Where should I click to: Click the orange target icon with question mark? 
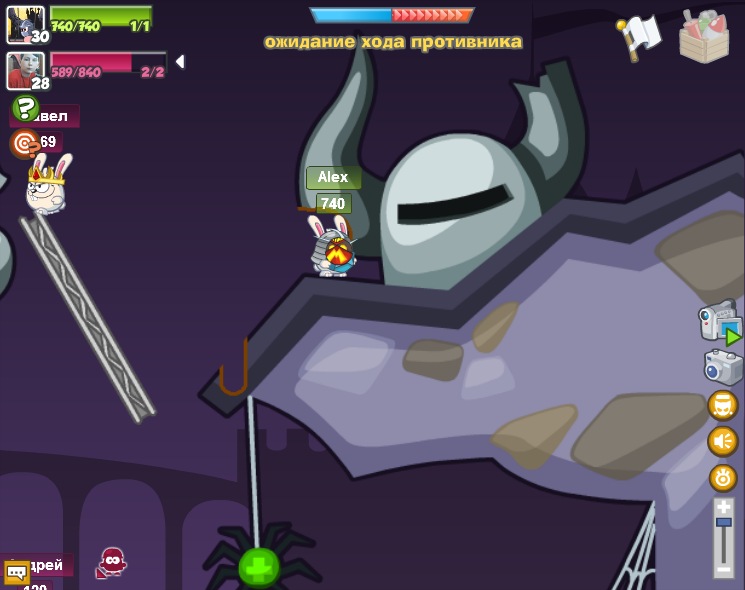click(23, 144)
